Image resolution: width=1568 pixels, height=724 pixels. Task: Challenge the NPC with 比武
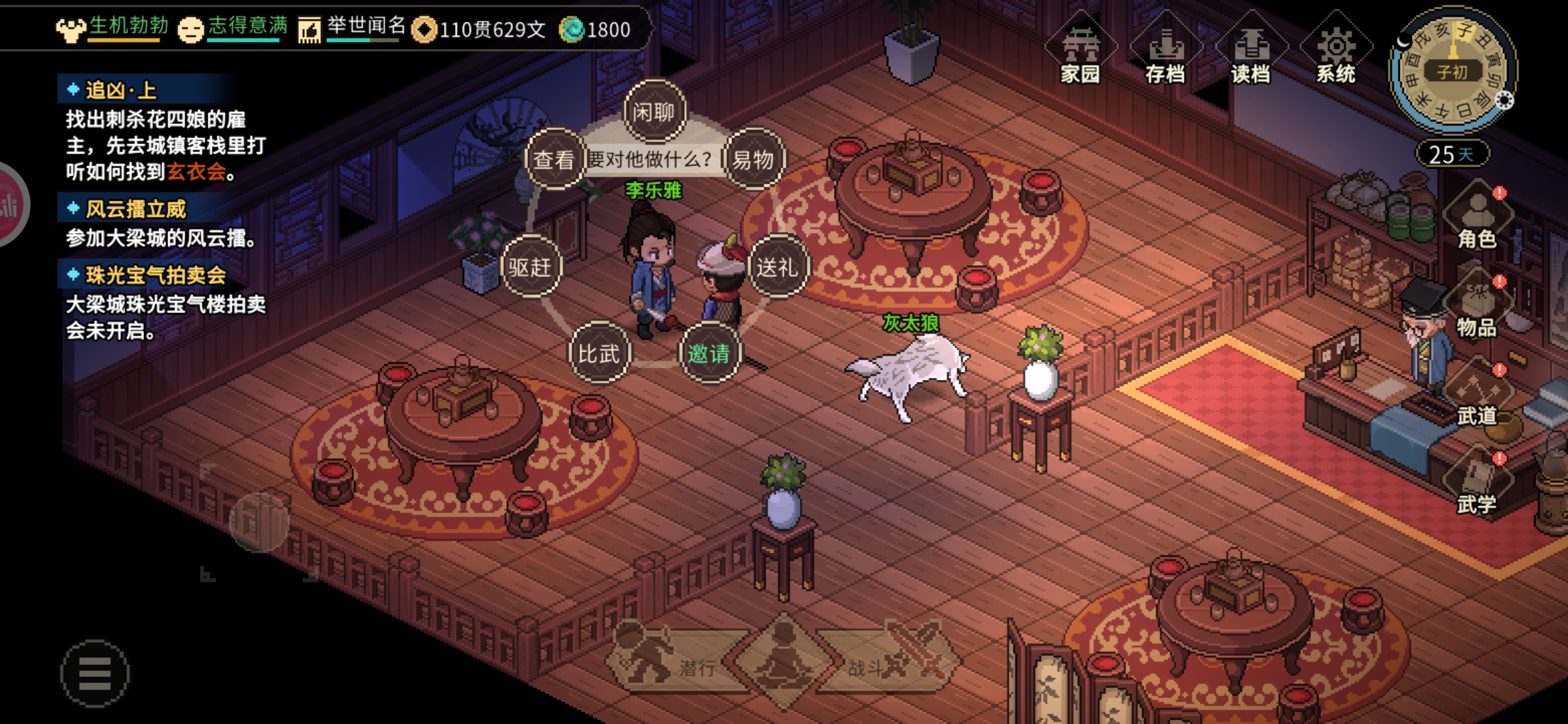598,353
